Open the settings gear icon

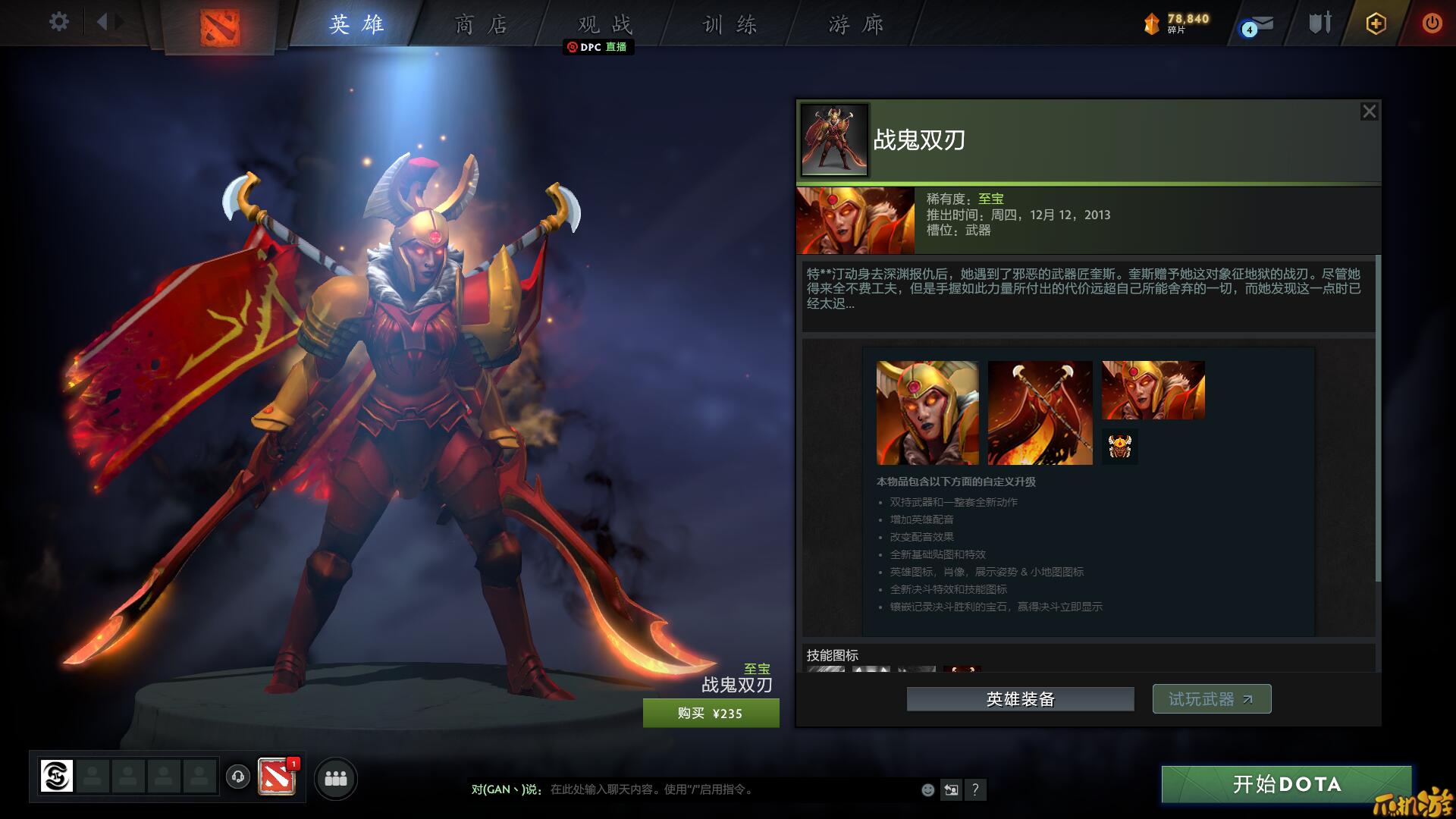point(58,23)
